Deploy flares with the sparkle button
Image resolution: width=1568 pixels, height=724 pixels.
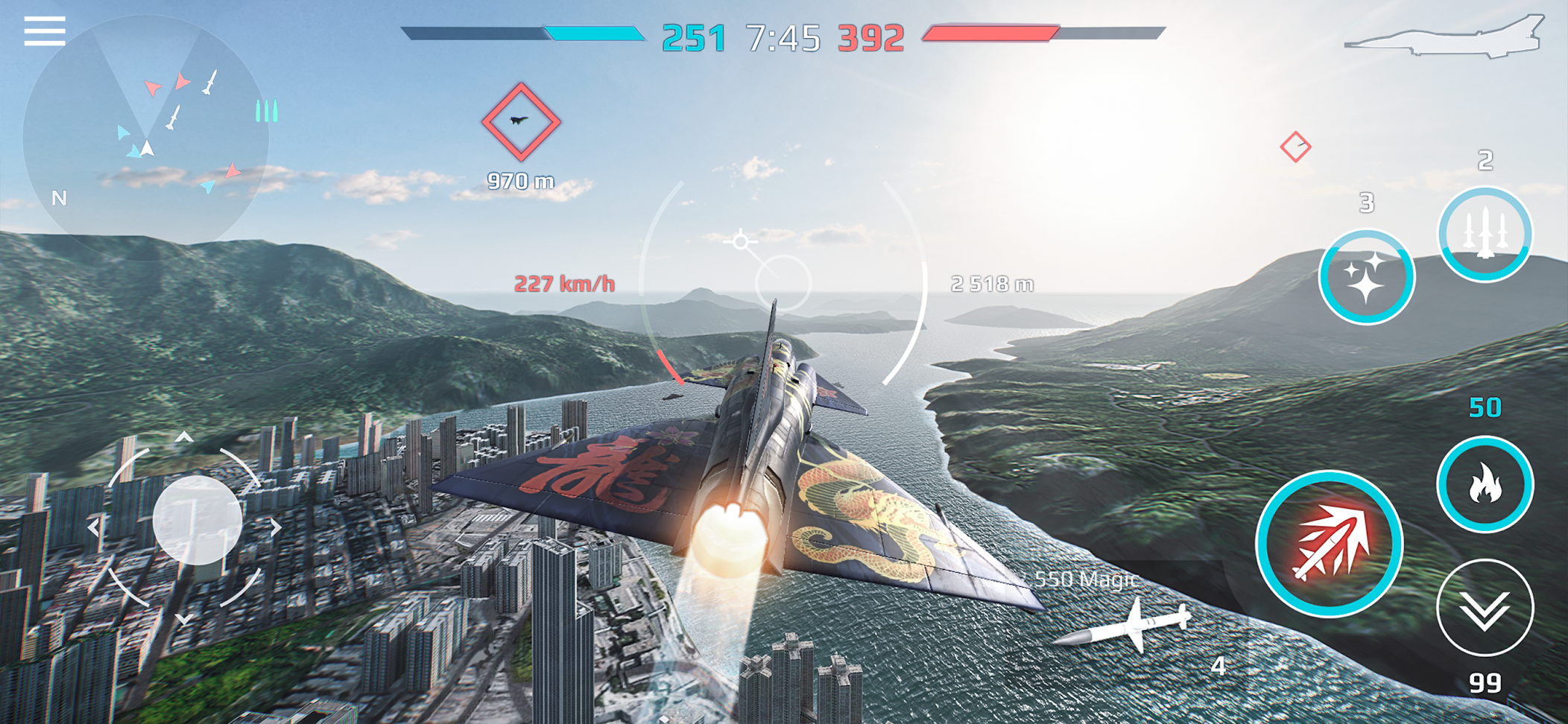coord(1366,277)
